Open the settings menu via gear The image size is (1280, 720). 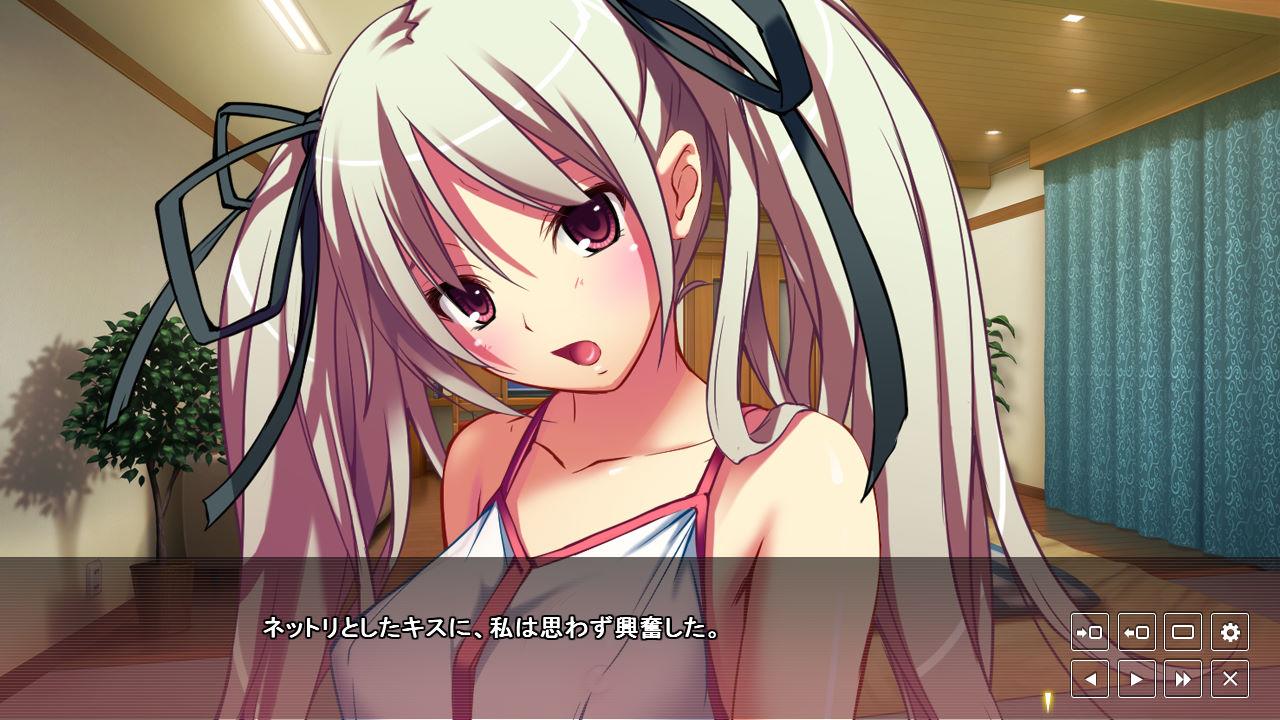point(1230,632)
